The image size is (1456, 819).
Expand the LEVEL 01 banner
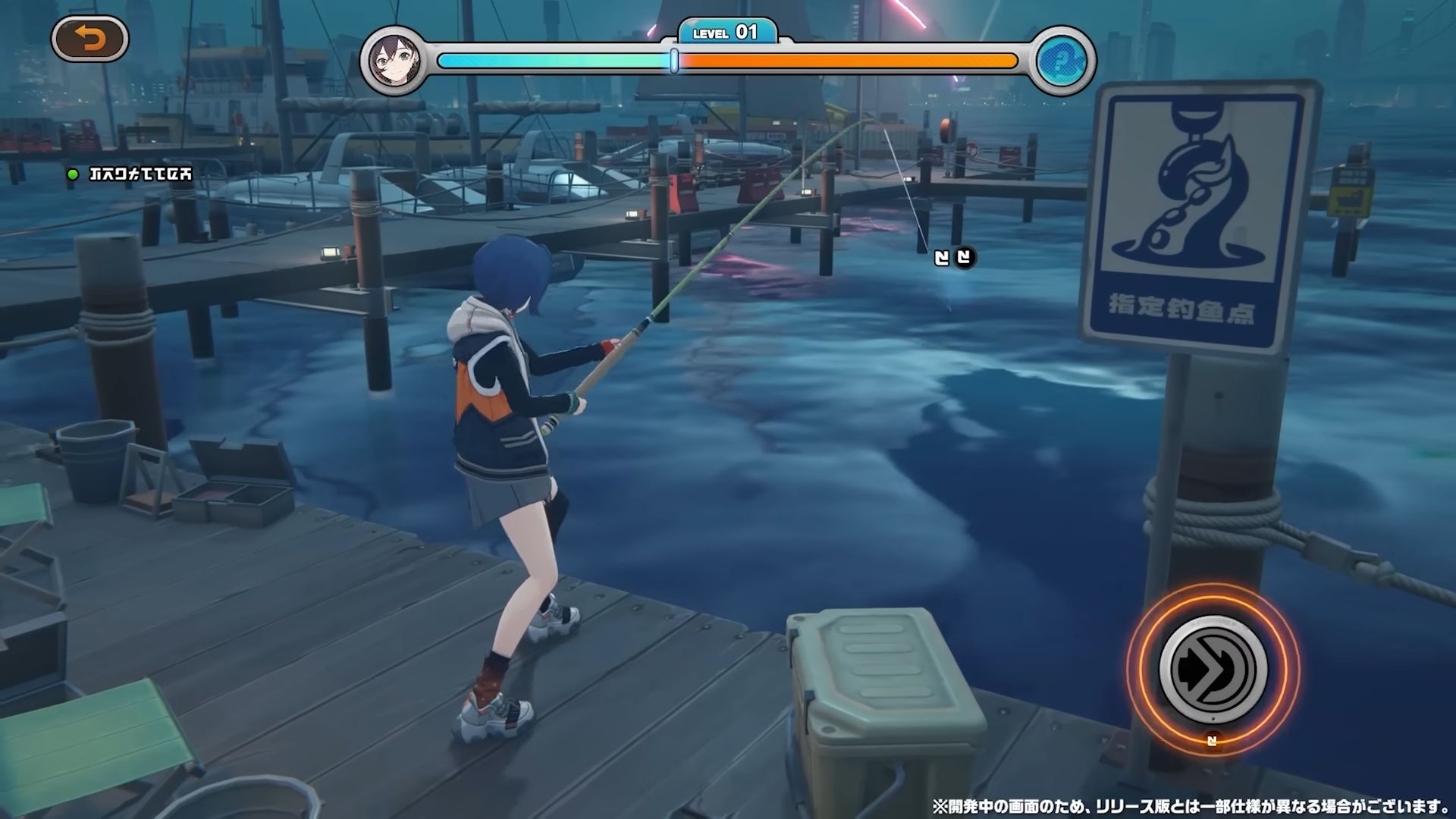click(x=728, y=33)
